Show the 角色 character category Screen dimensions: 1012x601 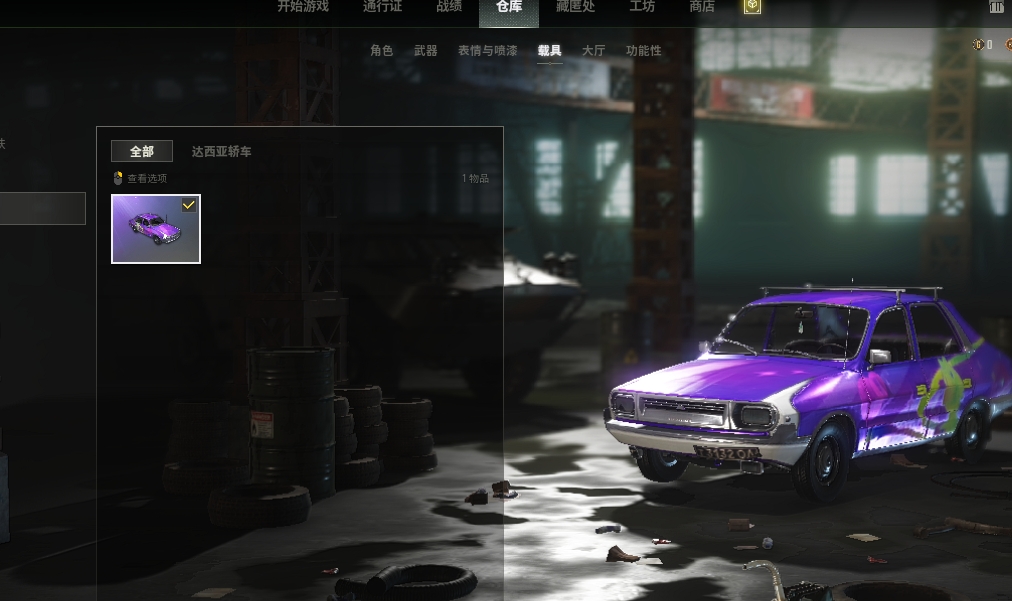(381, 51)
